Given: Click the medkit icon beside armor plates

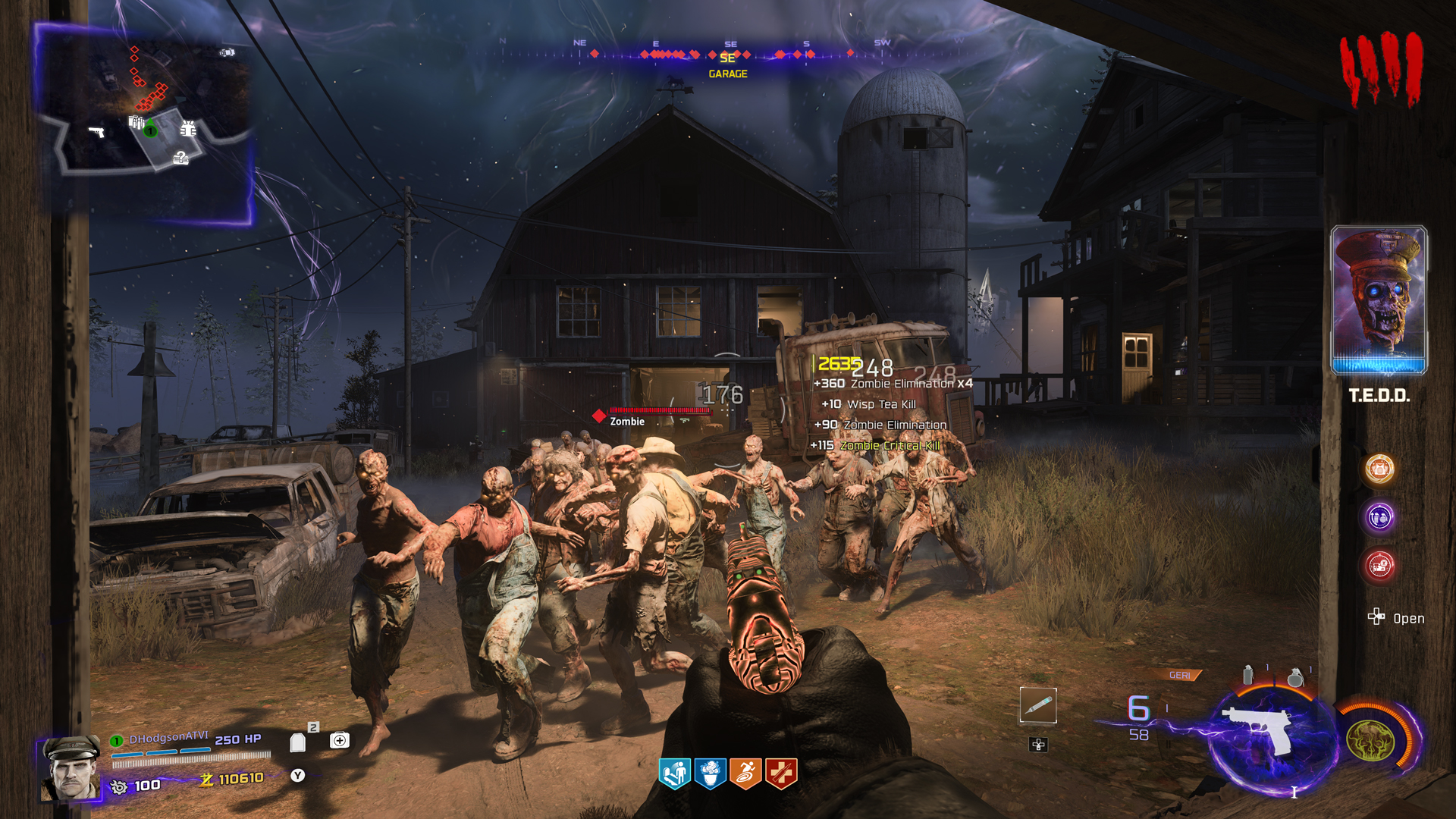Looking at the screenshot, I should 340,740.
